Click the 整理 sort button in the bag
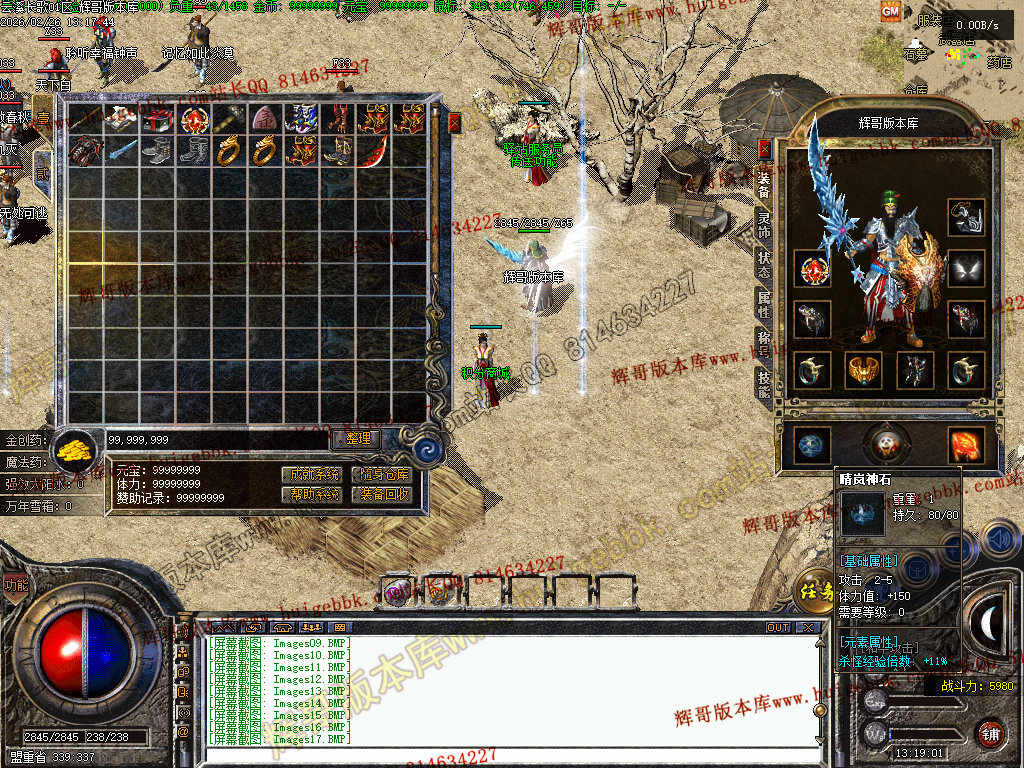The width and height of the screenshot is (1024, 768). pos(357,438)
